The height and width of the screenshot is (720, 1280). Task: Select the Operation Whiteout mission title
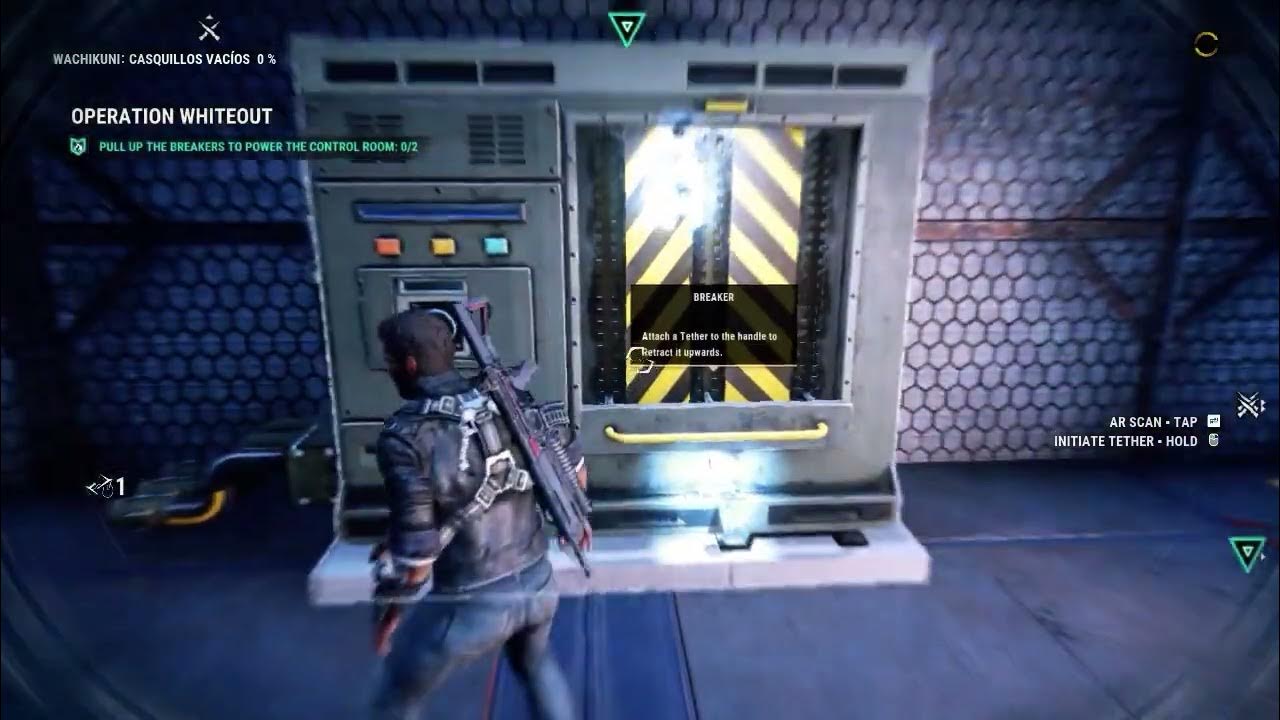coord(171,116)
